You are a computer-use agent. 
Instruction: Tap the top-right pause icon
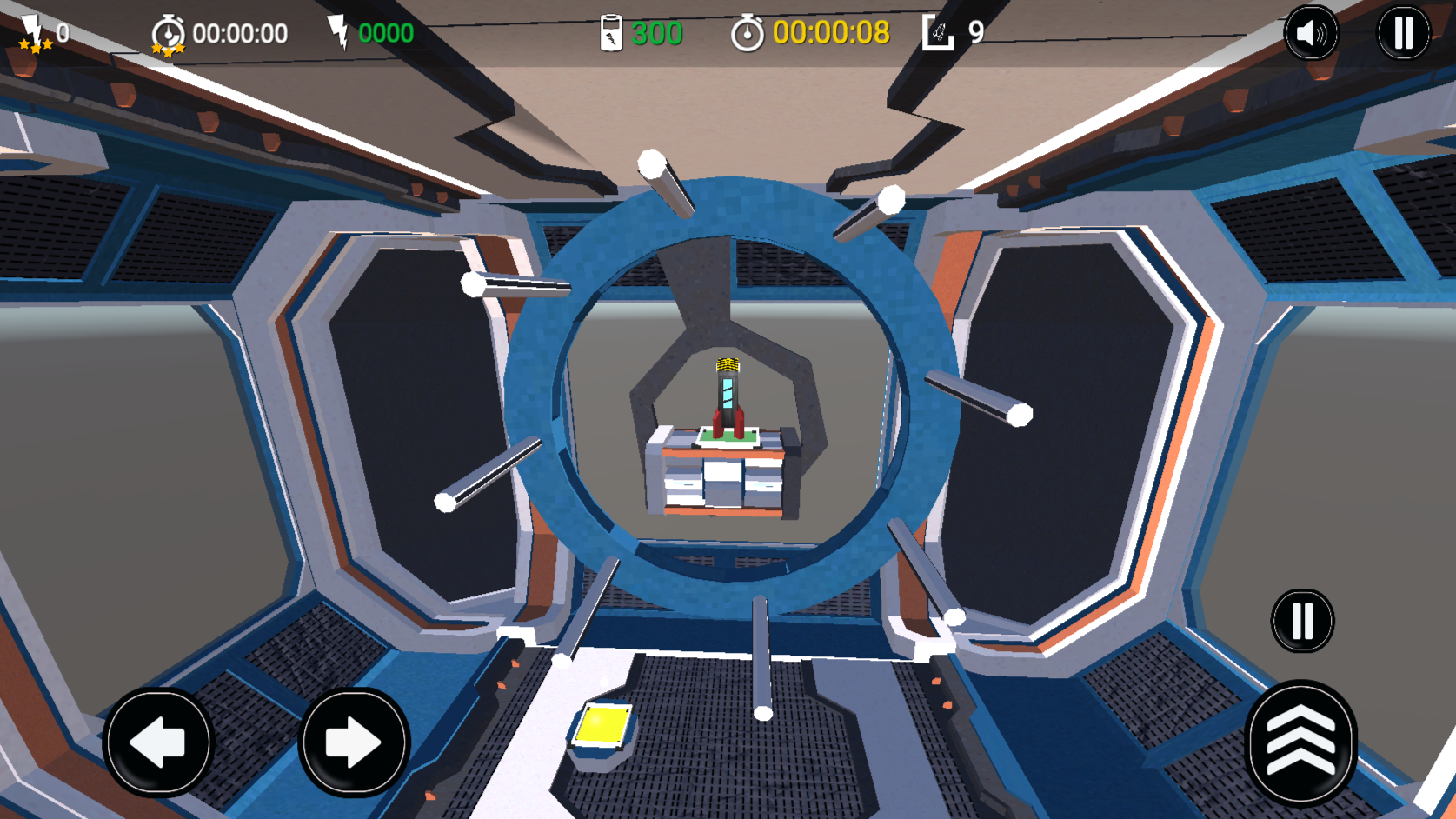(1403, 33)
